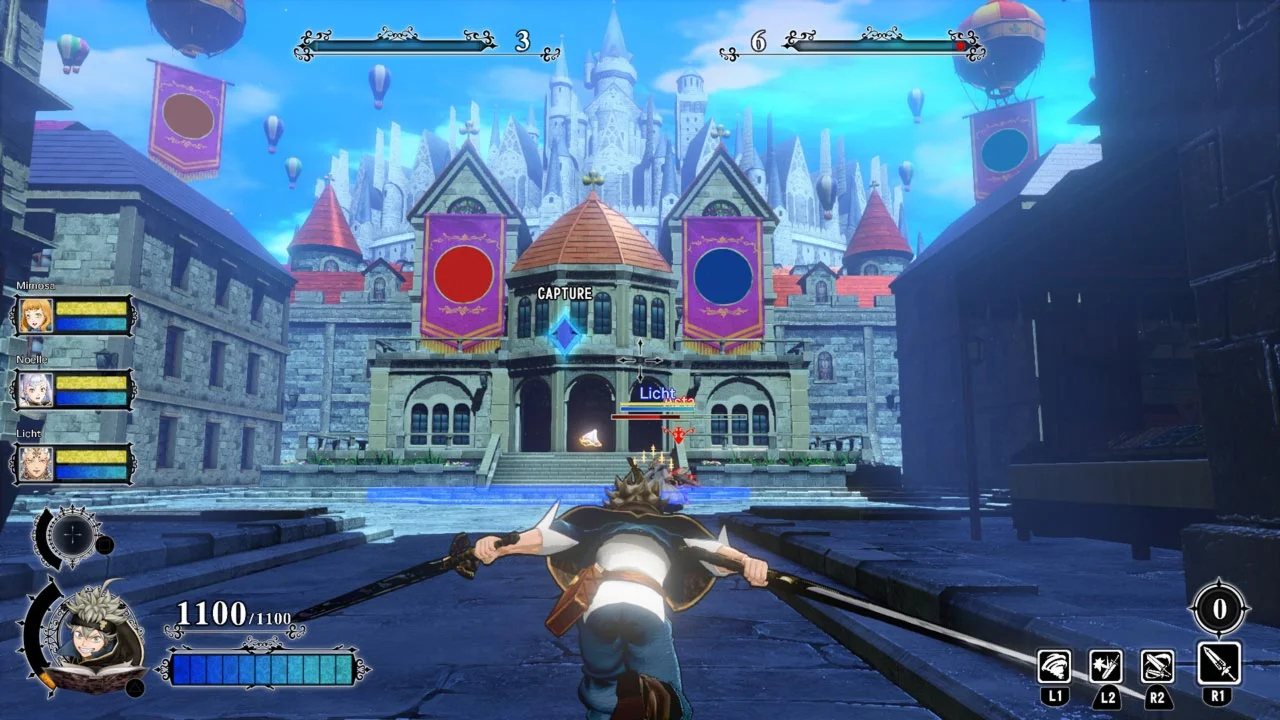The width and height of the screenshot is (1280, 720).
Task: Select the single greatsword attack icon
Action: pyautogui.click(x=1219, y=664)
